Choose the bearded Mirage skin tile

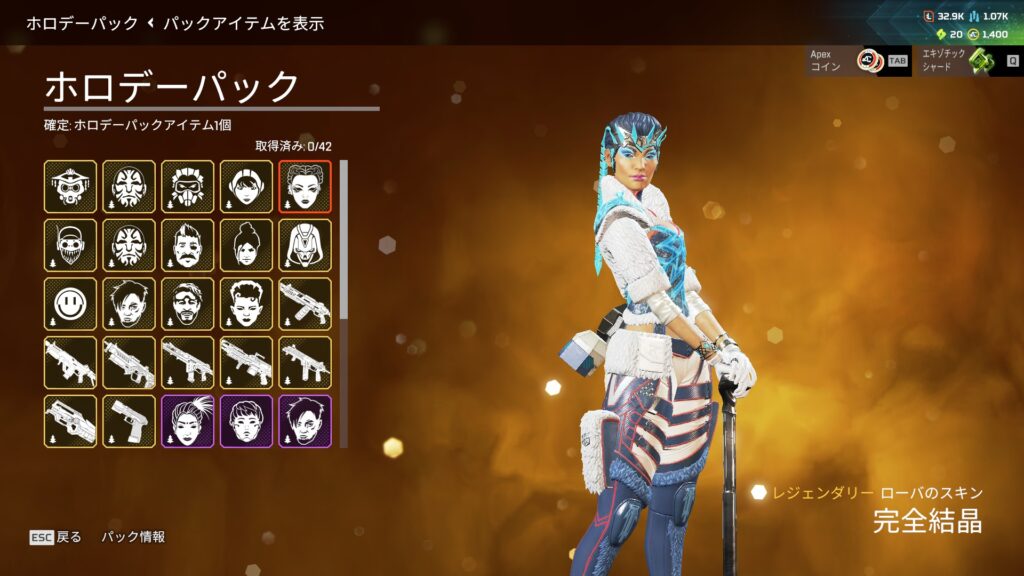point(188,304)
